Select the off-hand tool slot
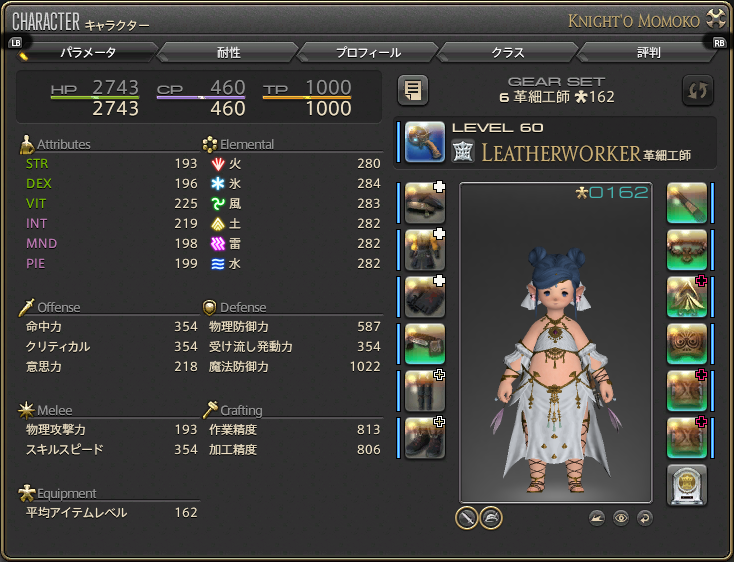This screenshot has height=562, width=734. click(687, 203)
